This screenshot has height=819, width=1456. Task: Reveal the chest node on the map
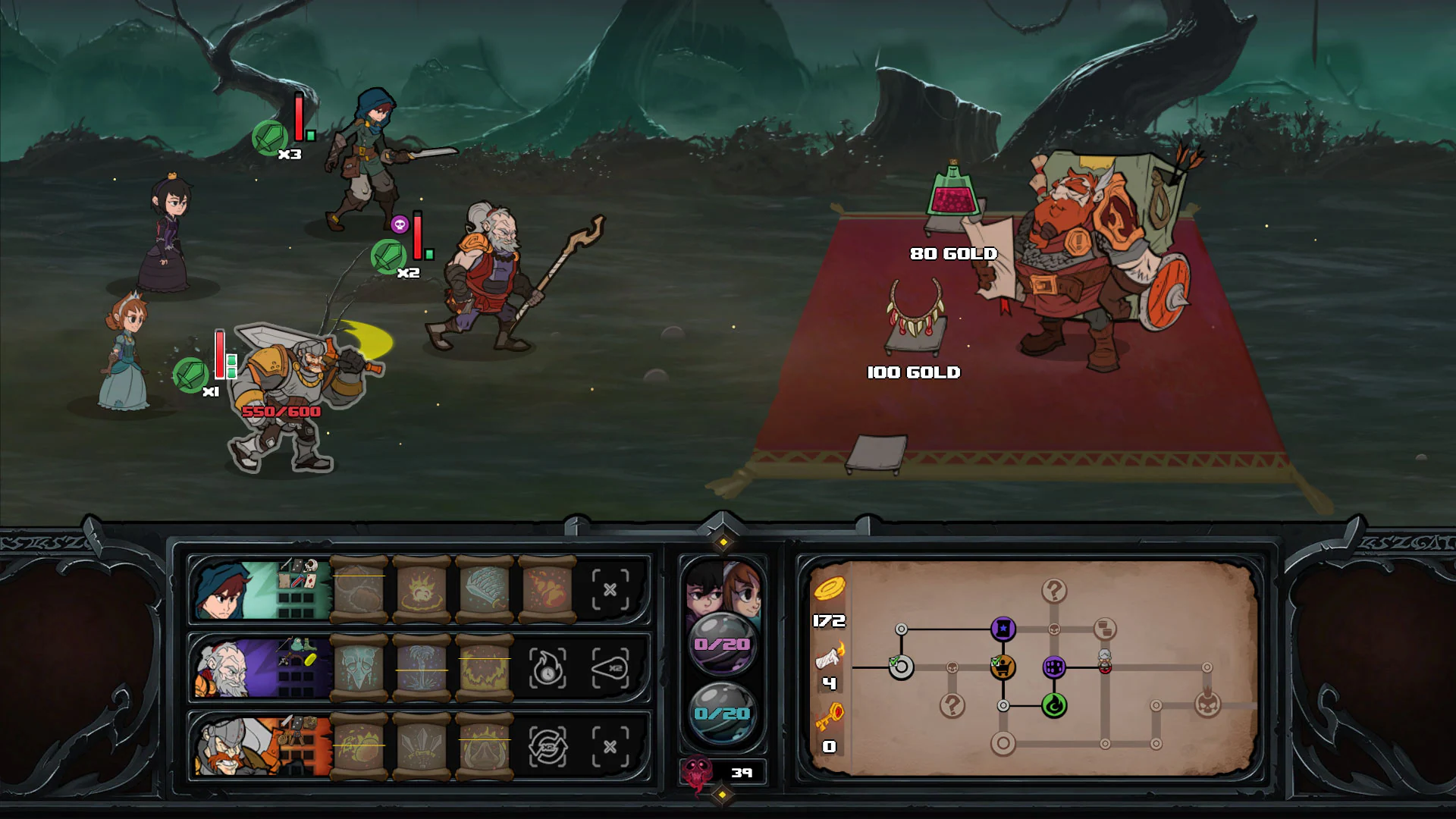1105,629
